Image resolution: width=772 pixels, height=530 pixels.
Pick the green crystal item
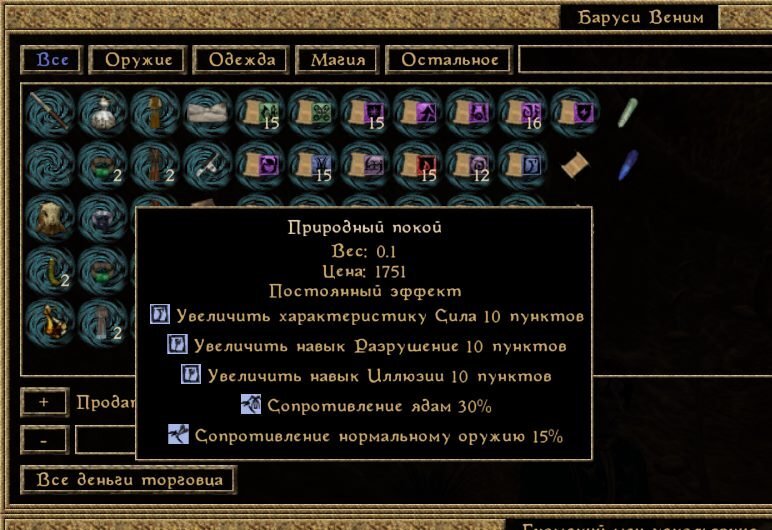point(627,111)
